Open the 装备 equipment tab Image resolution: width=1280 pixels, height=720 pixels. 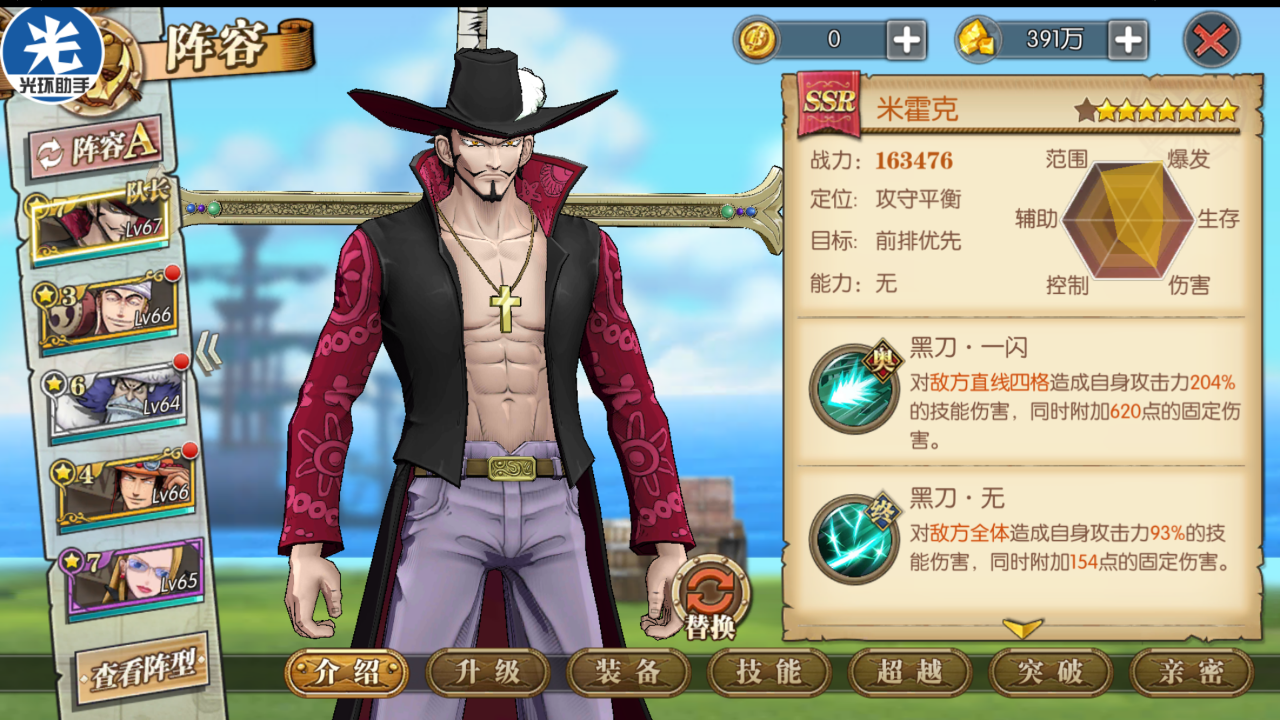point(628,672)
